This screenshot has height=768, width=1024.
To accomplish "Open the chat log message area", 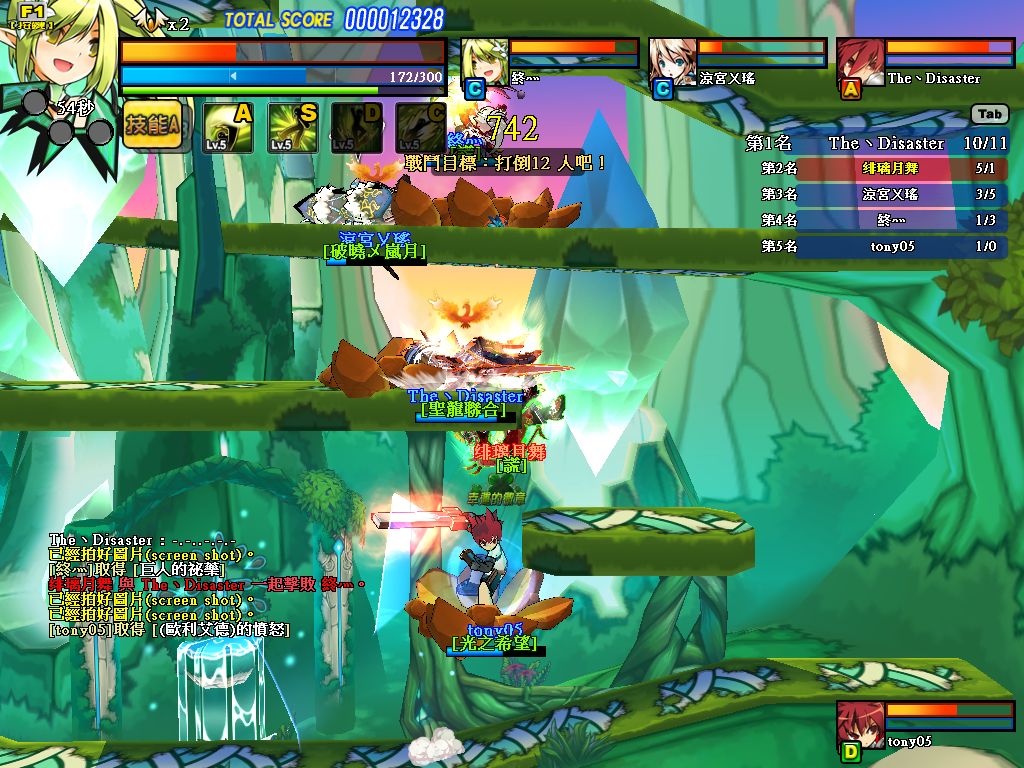I will tap(200, 585).
